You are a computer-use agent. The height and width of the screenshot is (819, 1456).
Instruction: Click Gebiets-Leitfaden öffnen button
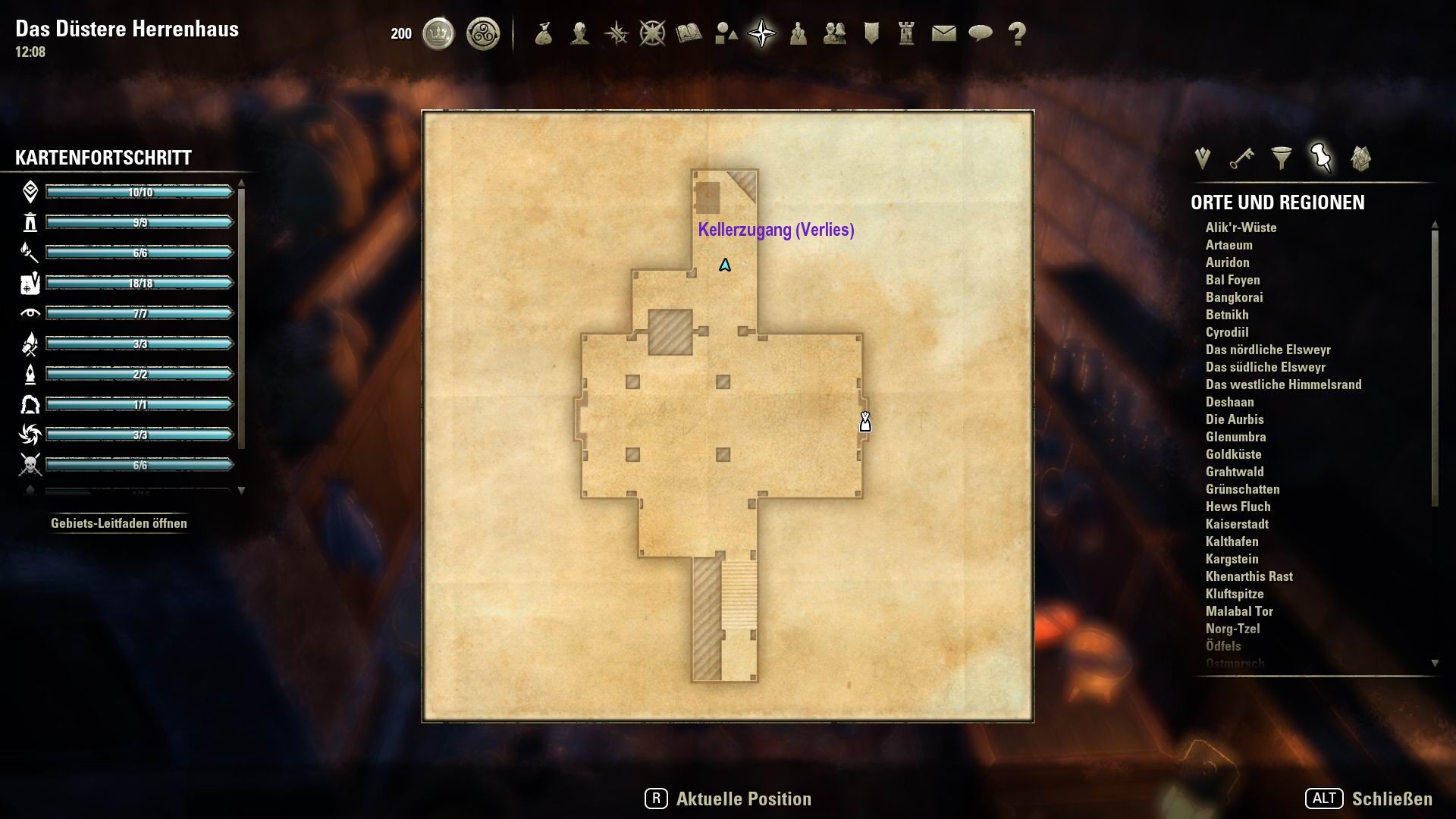click(x=118, y=522)
